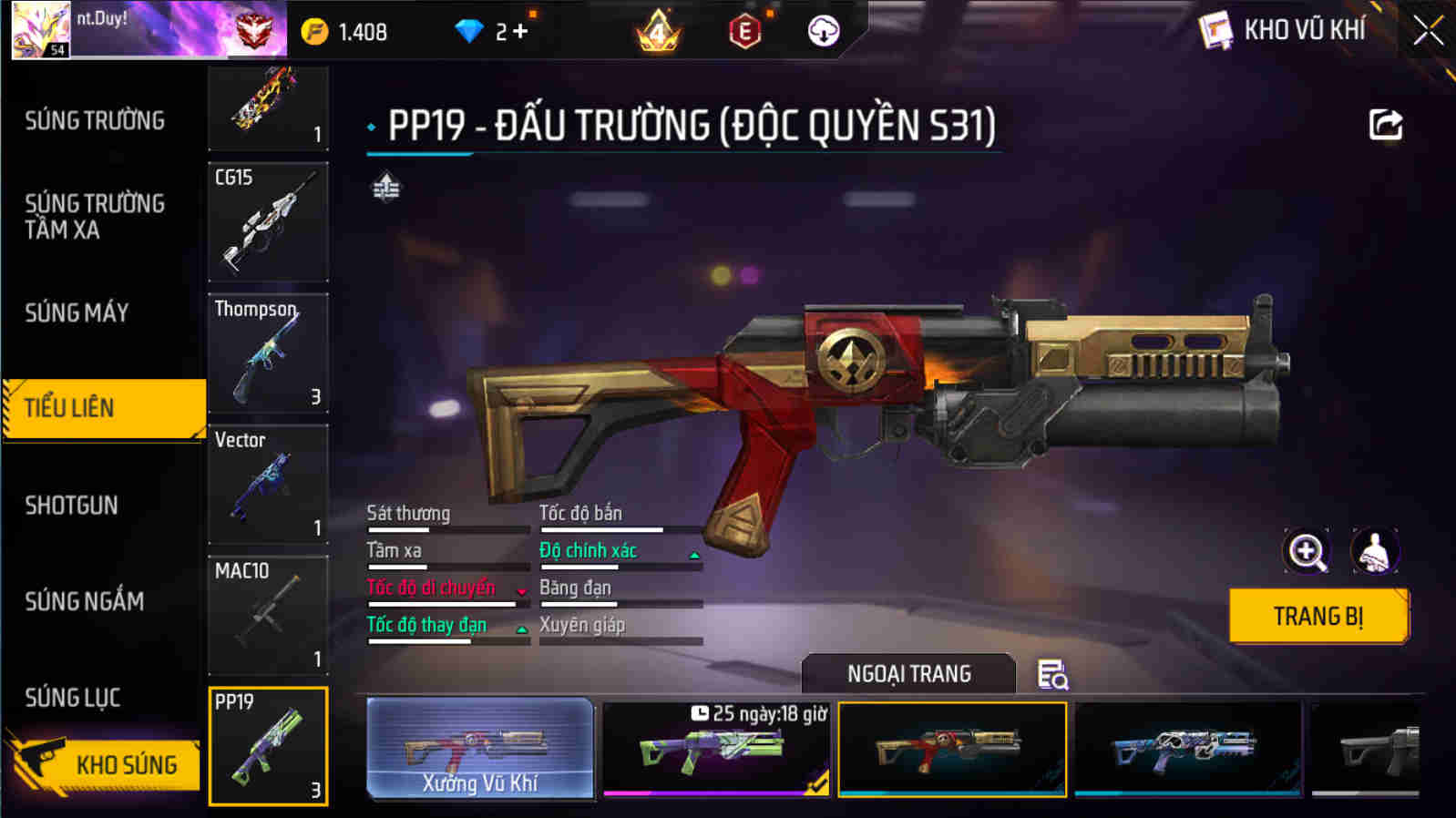Click the green up arrow beside Tốc độ thay đạn
Image resolution: width=1456 pixels, height=818 pixels.
coord(520,629)
